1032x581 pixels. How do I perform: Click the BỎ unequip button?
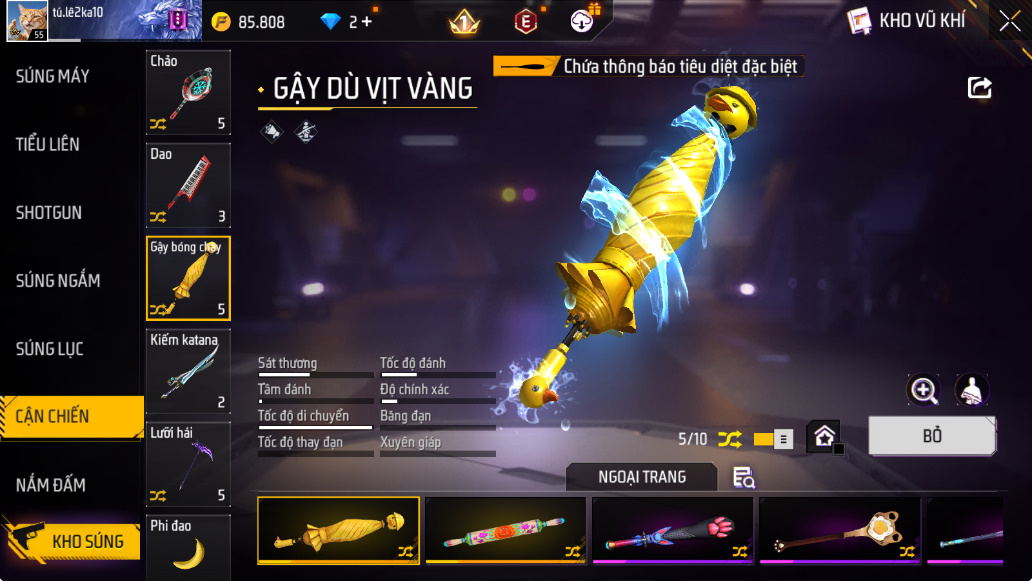tap(931, 436)
